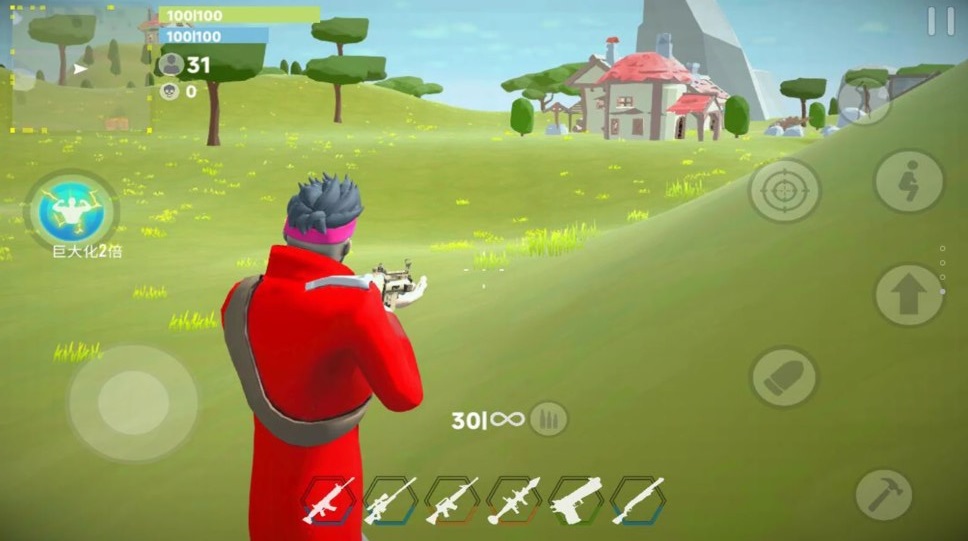Tap the up-arrow jump button
The height and width of the screenshot is (541, 968).
tap(909, 295)
